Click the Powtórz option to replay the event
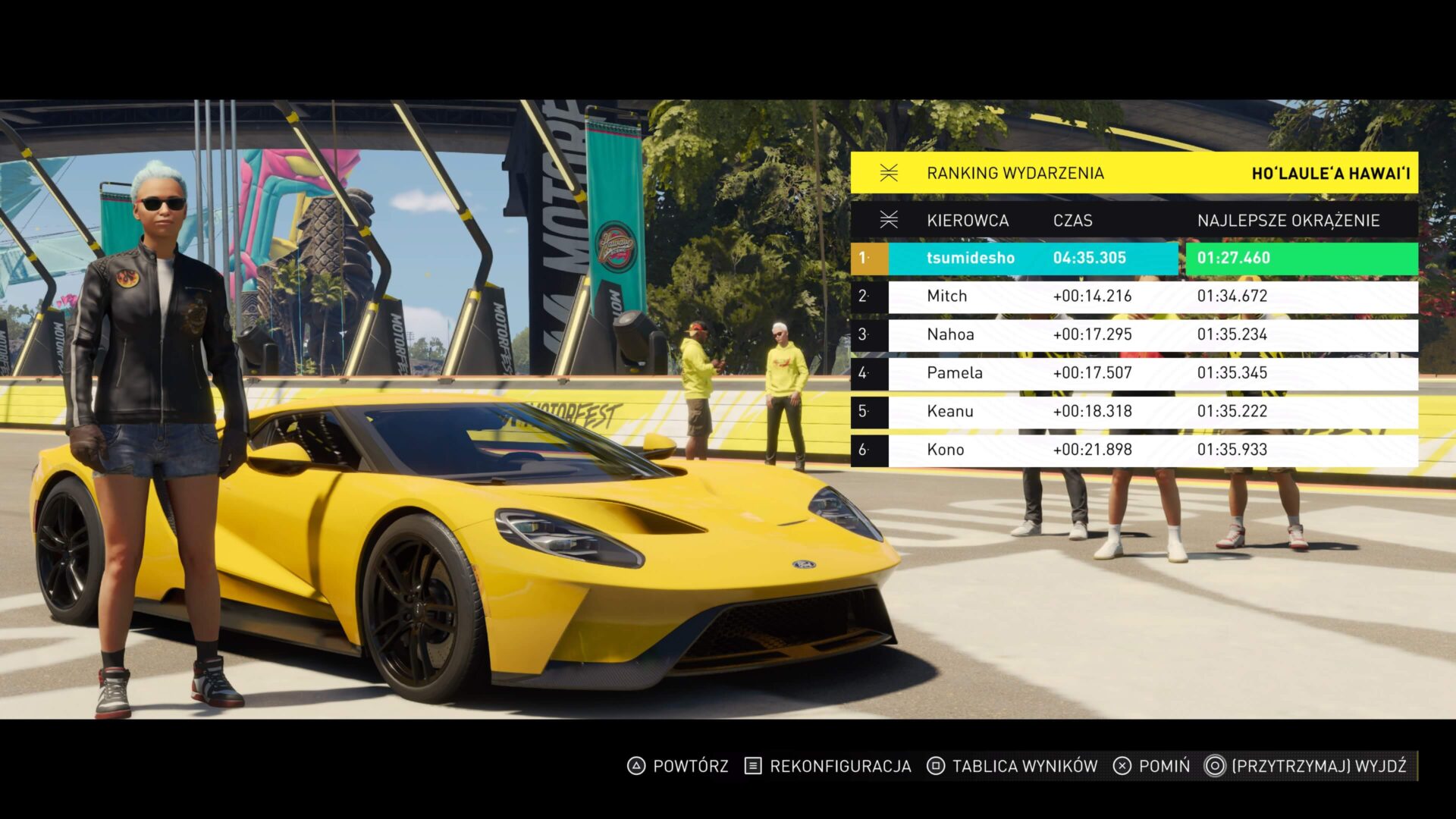This screenshot has width=1456, height=819. [677, 767]
